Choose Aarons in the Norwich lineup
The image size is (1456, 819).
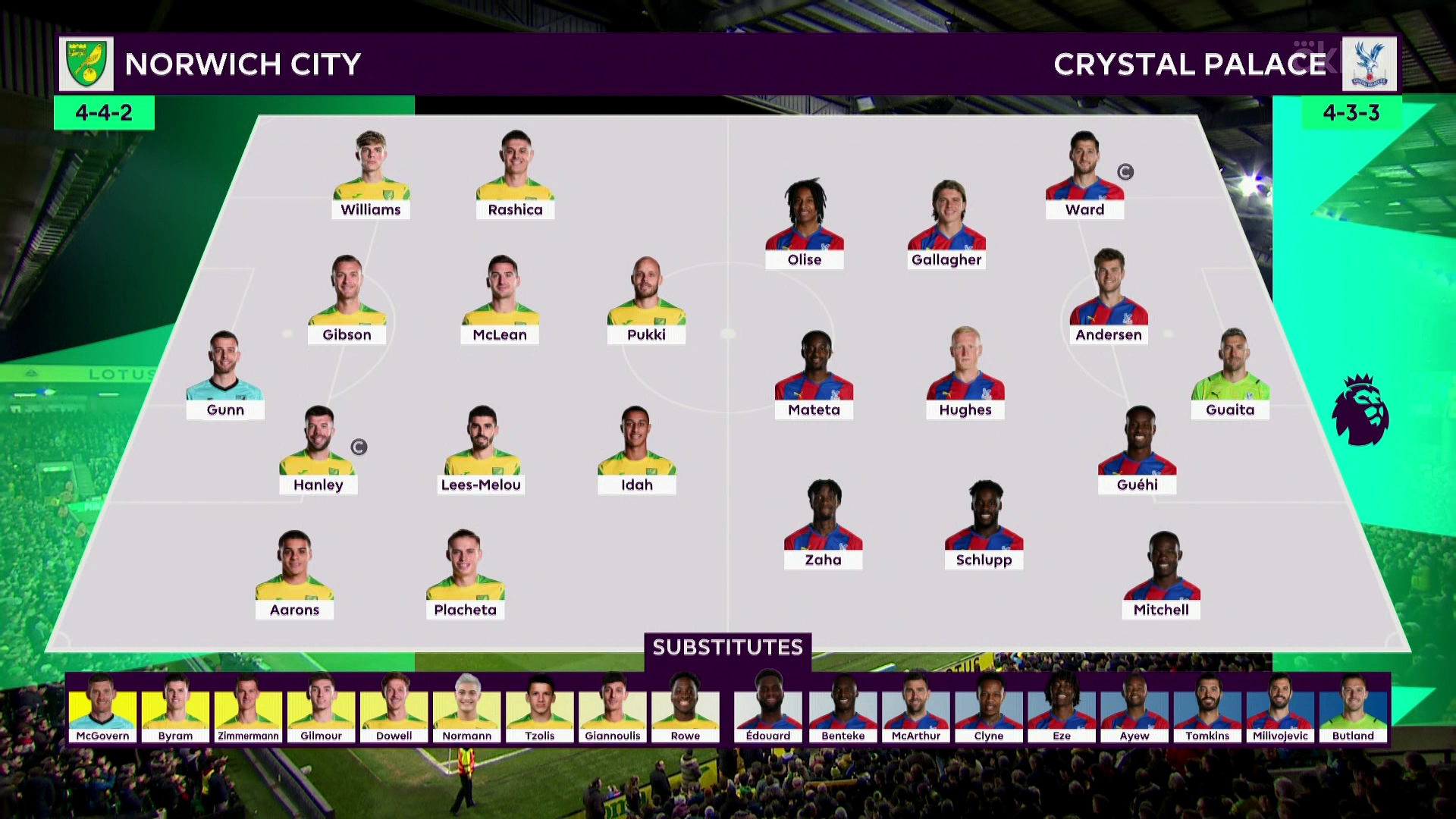(x=294, y=576)
